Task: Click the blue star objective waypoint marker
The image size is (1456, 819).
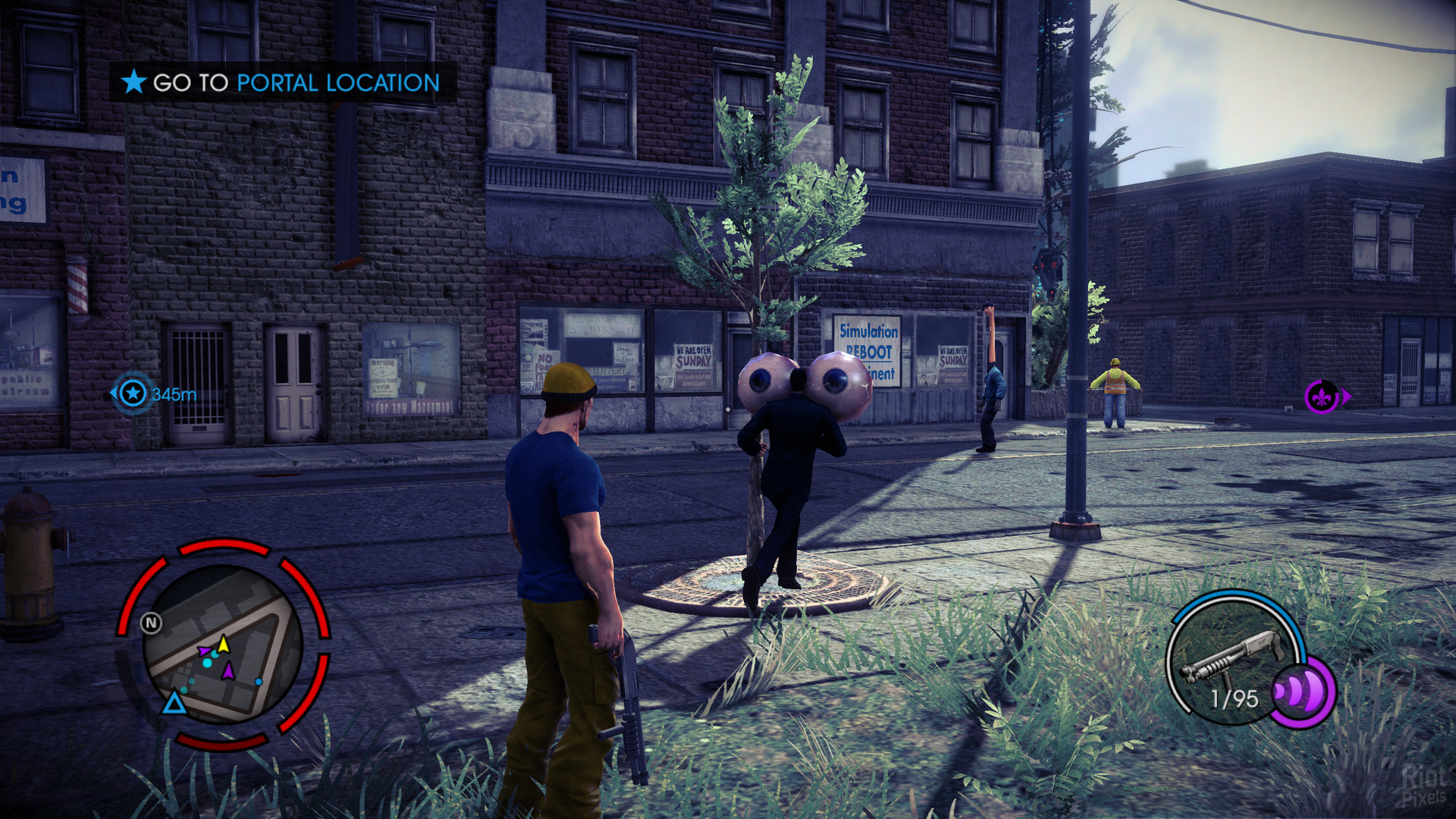Action: click(133, 394)
